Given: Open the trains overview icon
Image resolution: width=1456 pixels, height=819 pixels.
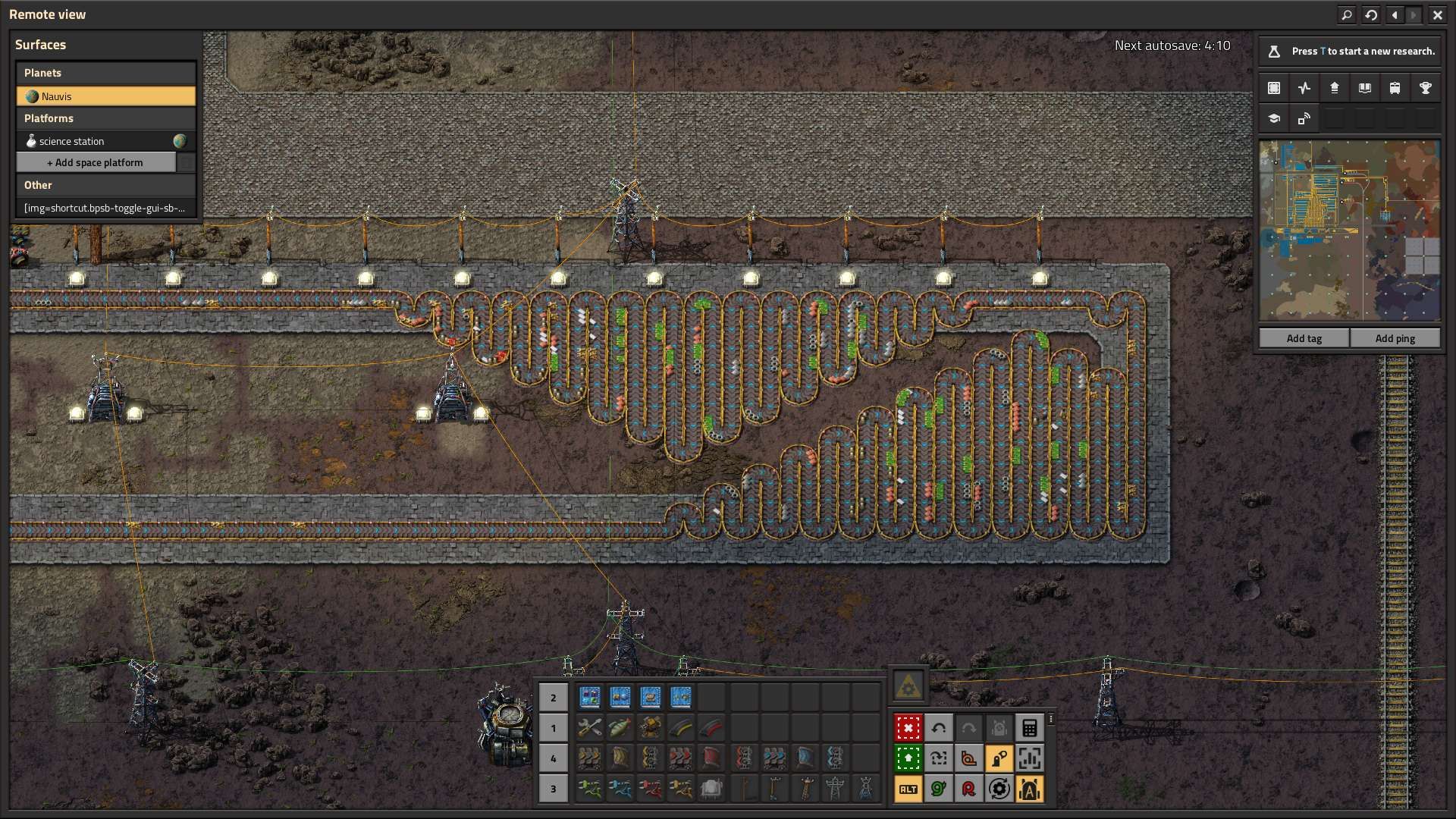Looking at the screenshot, I should click(x=1395, y=88).
